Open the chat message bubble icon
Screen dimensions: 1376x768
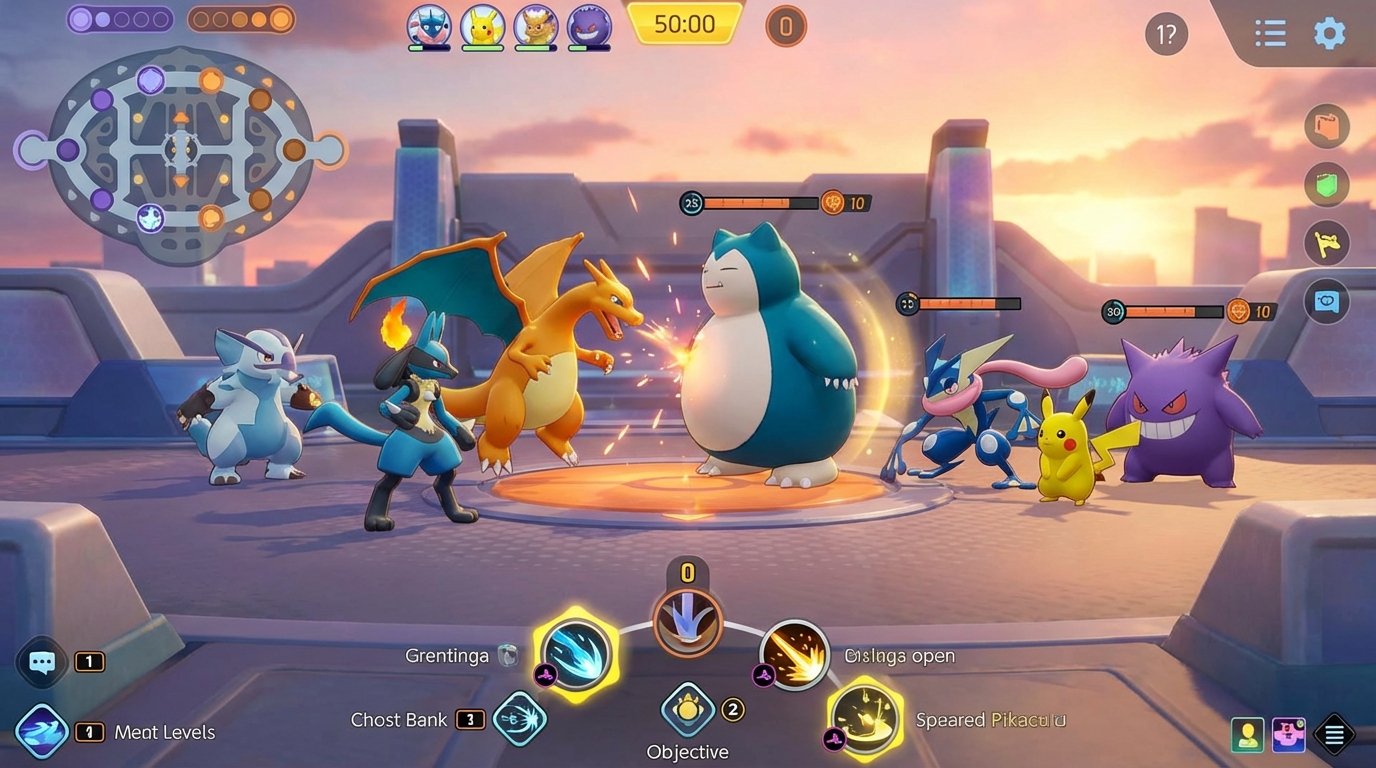41,662
